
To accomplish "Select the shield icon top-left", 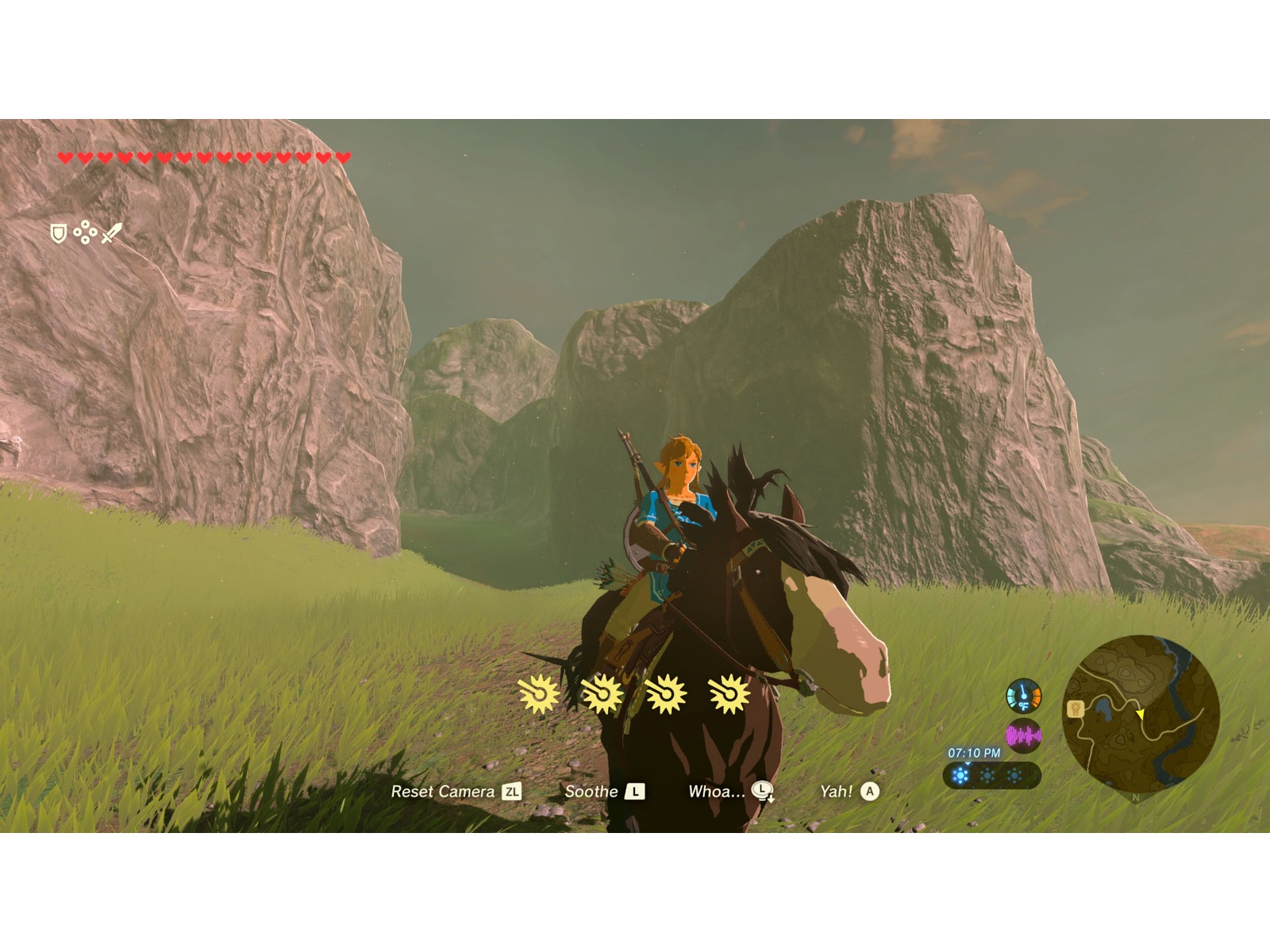I will pyautogui.click(x=58, y=232).
